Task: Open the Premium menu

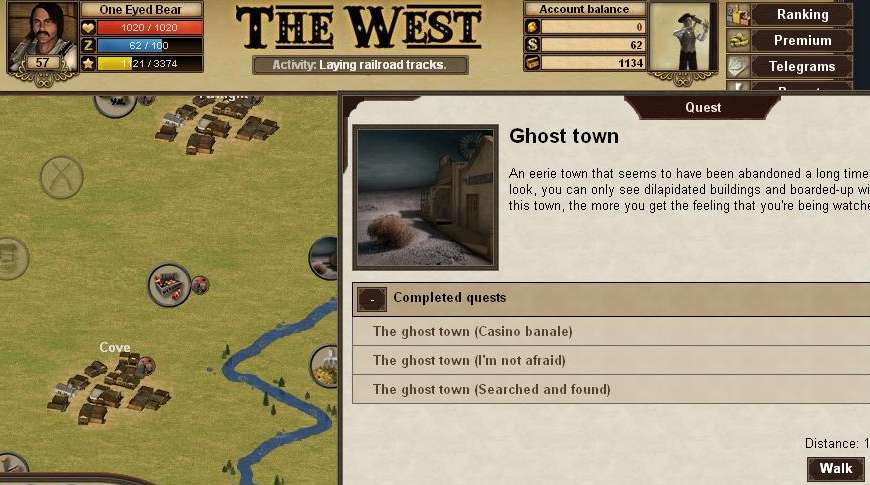Action: click(x=802, y=40)
